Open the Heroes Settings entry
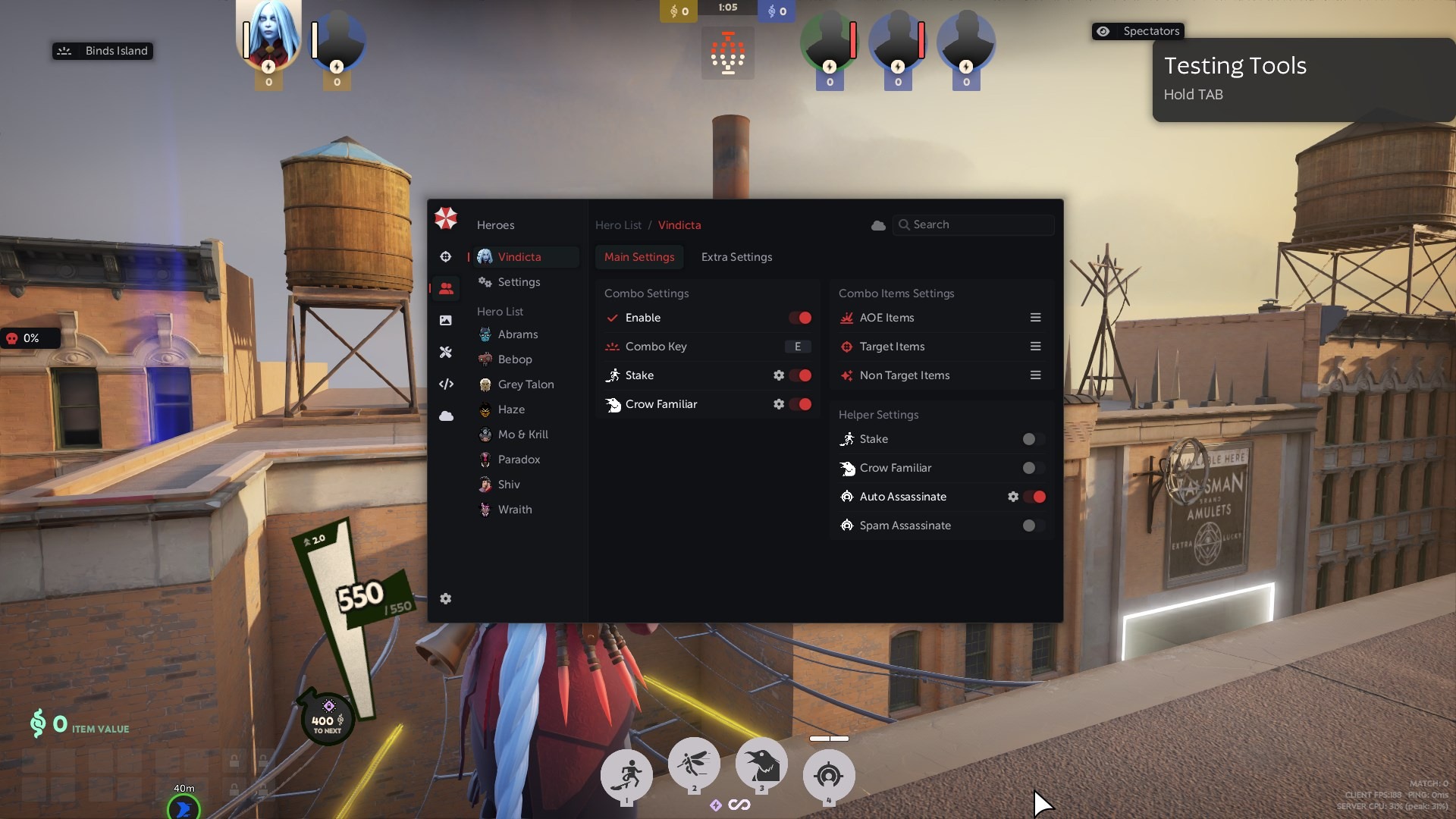This screenshot has height=819, width=1456. 519,282
